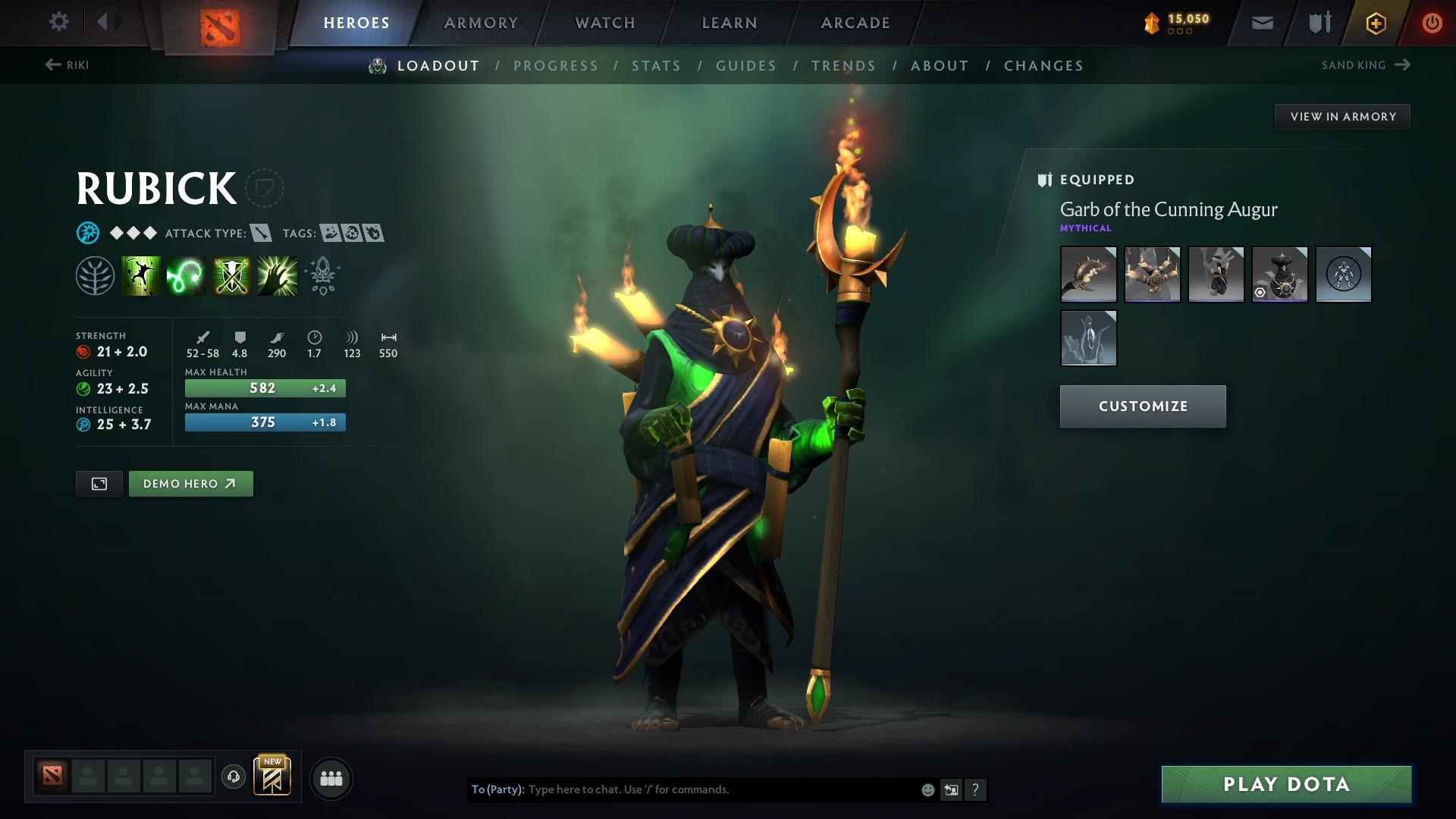Open the friends list icon
The height and width of the screenshot is (819, 1456).
(x=331, y=777)
